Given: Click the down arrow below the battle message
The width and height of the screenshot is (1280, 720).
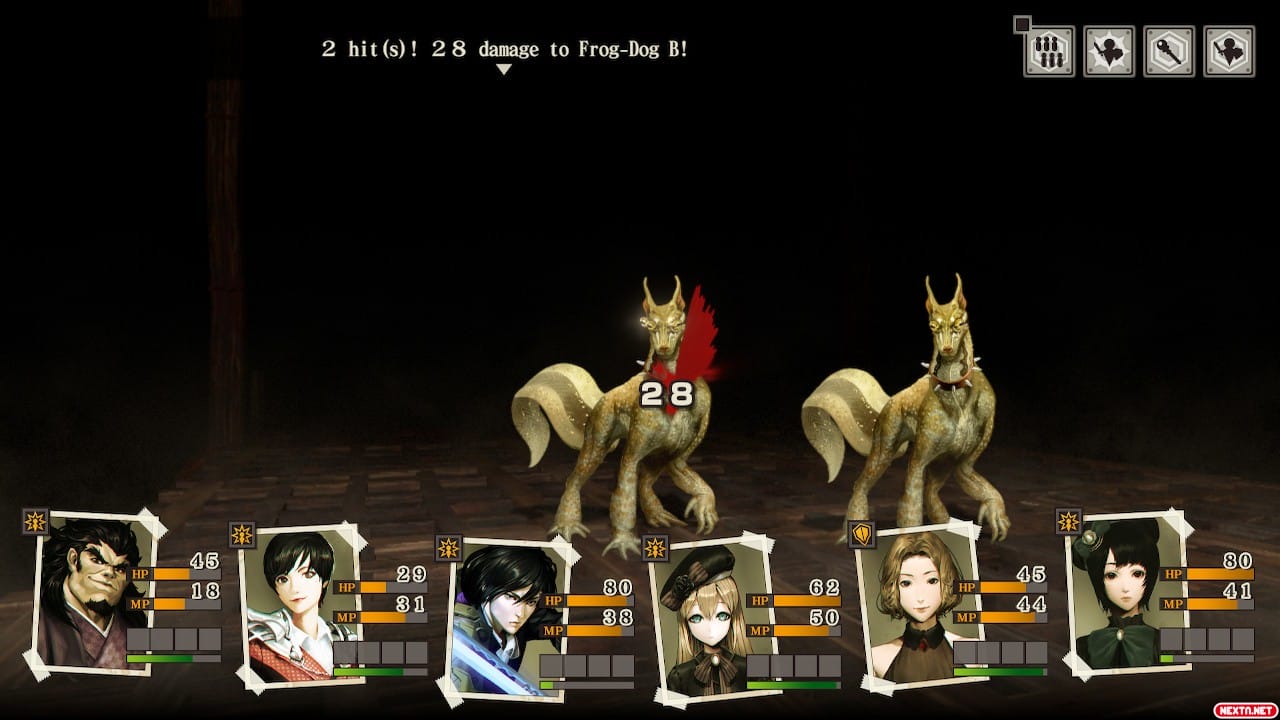Looking at the screenshot, I should [504, 70].
